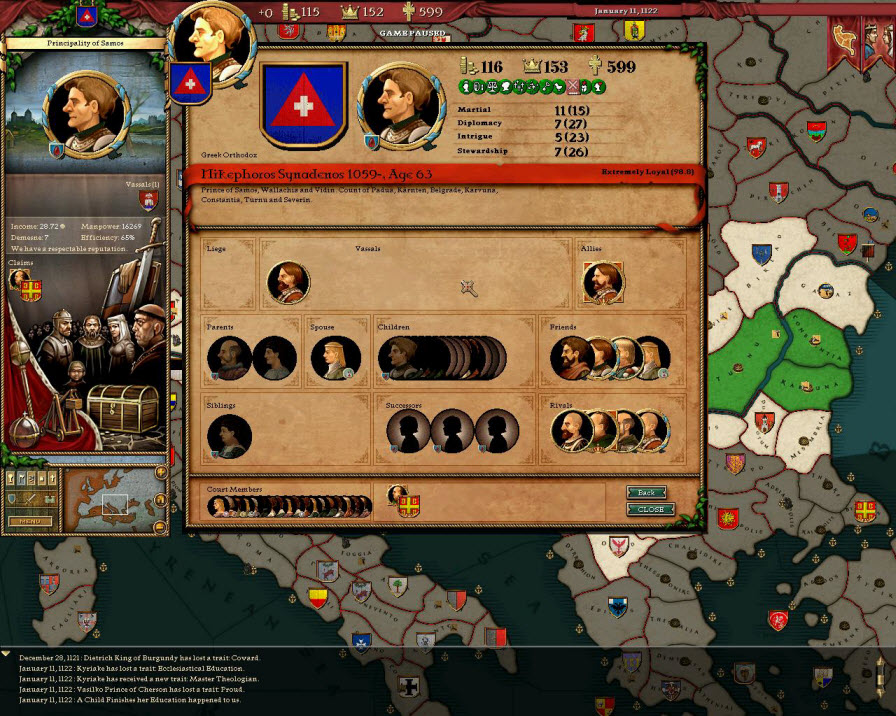Select the first court member portrait
896x716 pixels.
219,507
